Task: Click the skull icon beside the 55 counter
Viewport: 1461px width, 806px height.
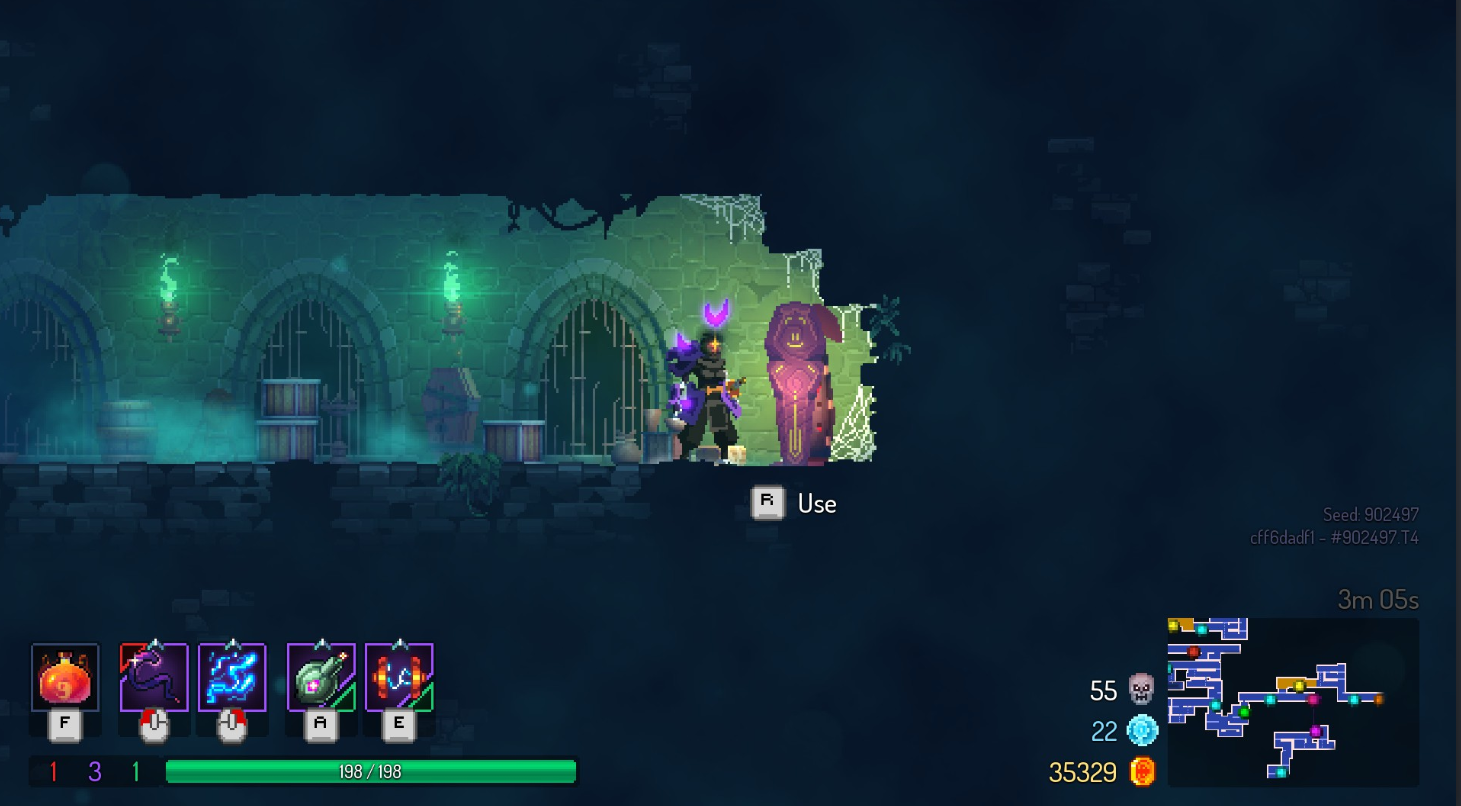Action: point(1140,690)
